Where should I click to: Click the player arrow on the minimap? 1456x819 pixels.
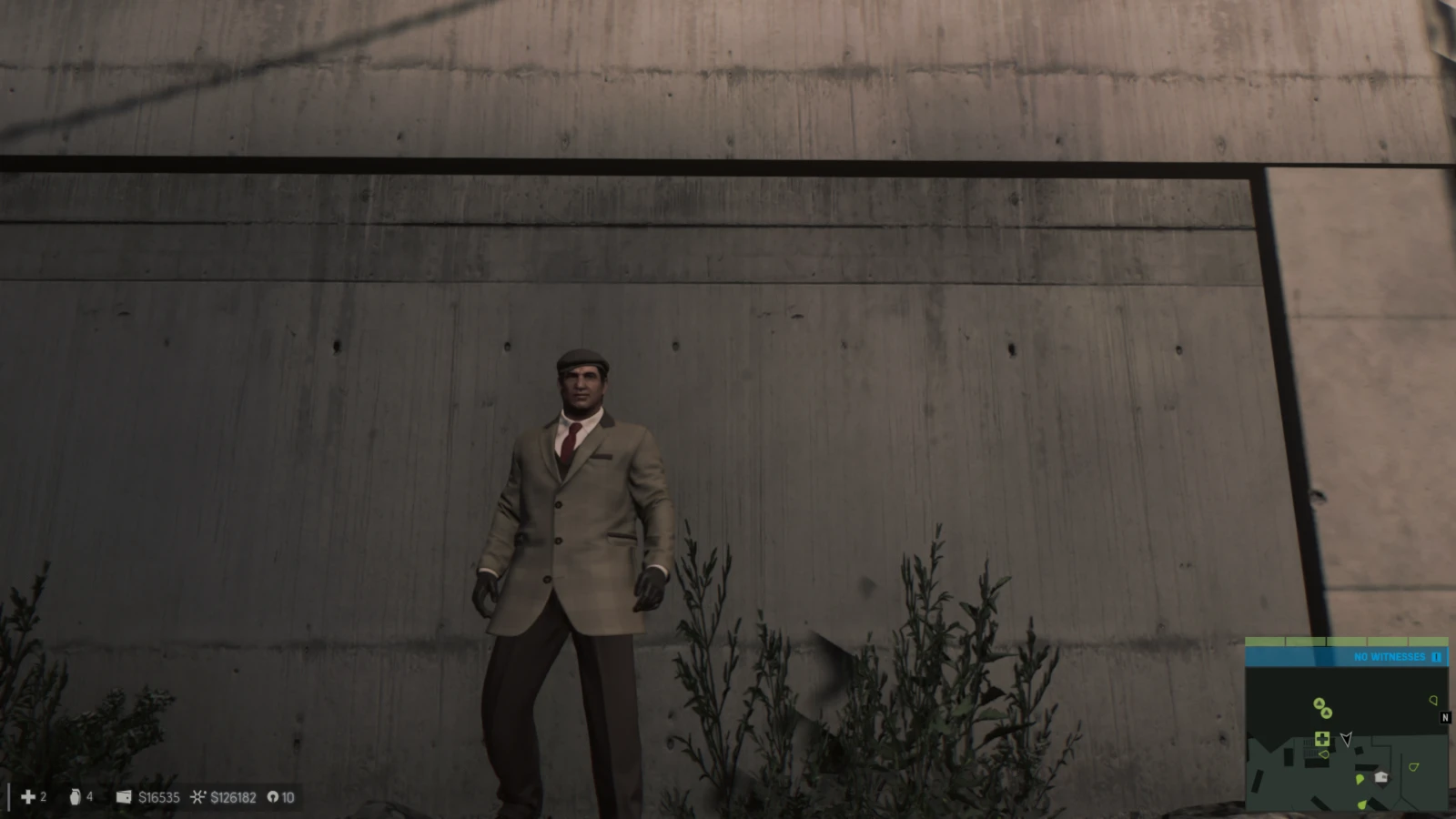[x=1346, y=739]
